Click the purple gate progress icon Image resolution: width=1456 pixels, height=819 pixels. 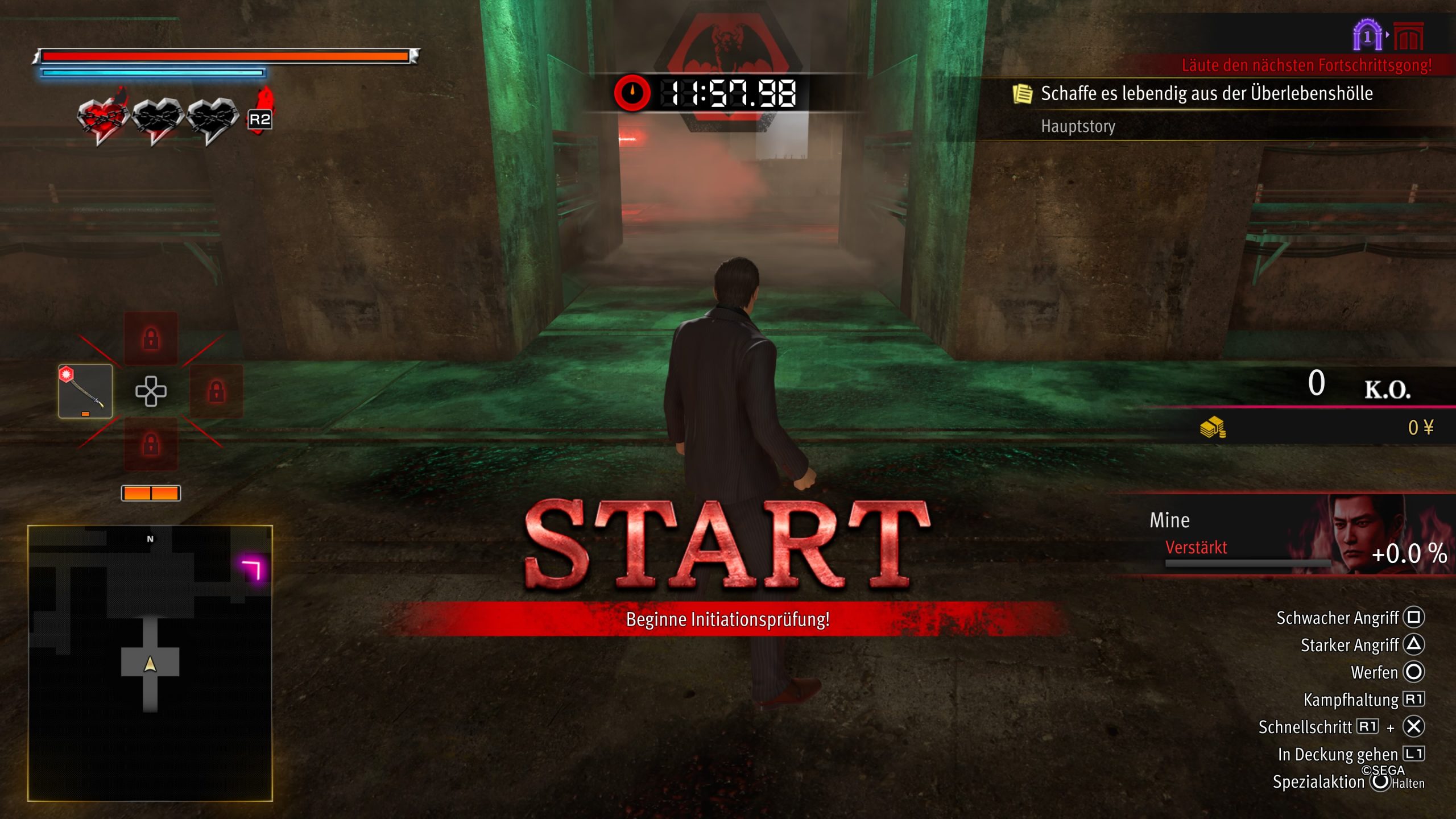coord(1367,36)
